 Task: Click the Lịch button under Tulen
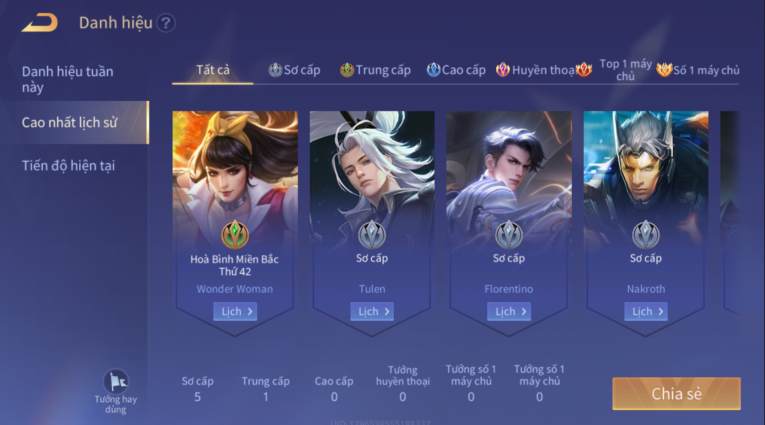(x=371, y=312)
